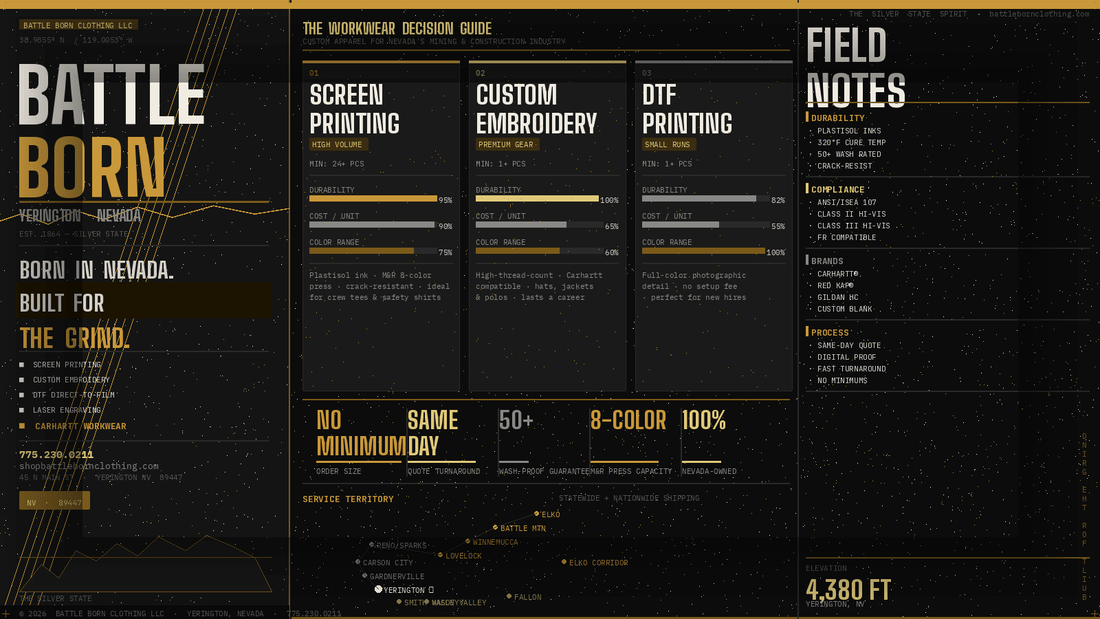Pick the Yerington location marker
1100x619 pixels.
coord(379,590)
